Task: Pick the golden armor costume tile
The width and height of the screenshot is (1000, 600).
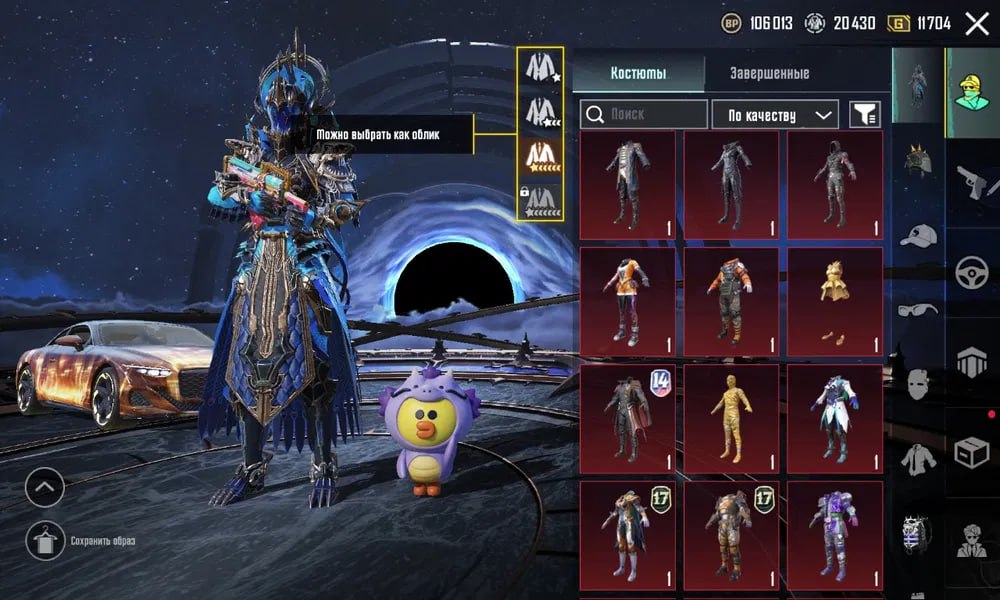Action: (834, 301)
